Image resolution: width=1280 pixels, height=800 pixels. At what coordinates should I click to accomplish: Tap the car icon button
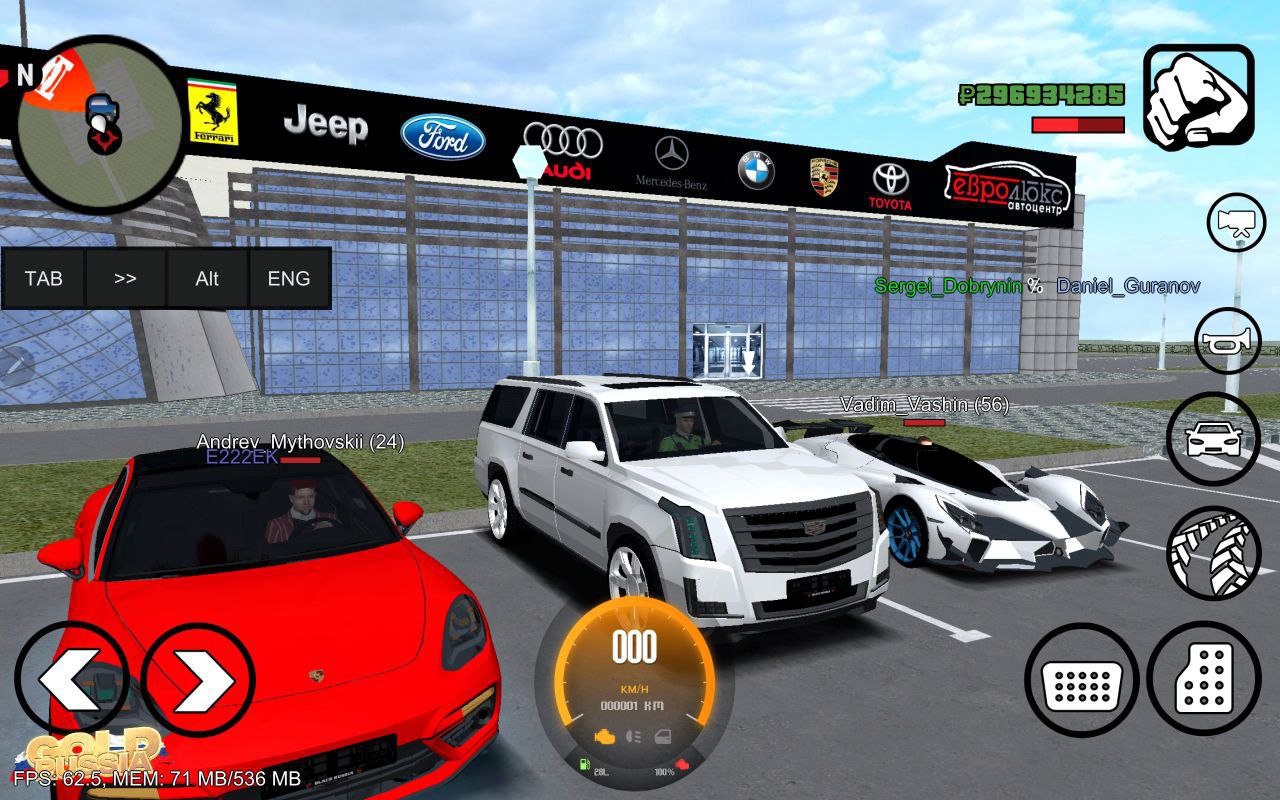tap(1212, 438)
